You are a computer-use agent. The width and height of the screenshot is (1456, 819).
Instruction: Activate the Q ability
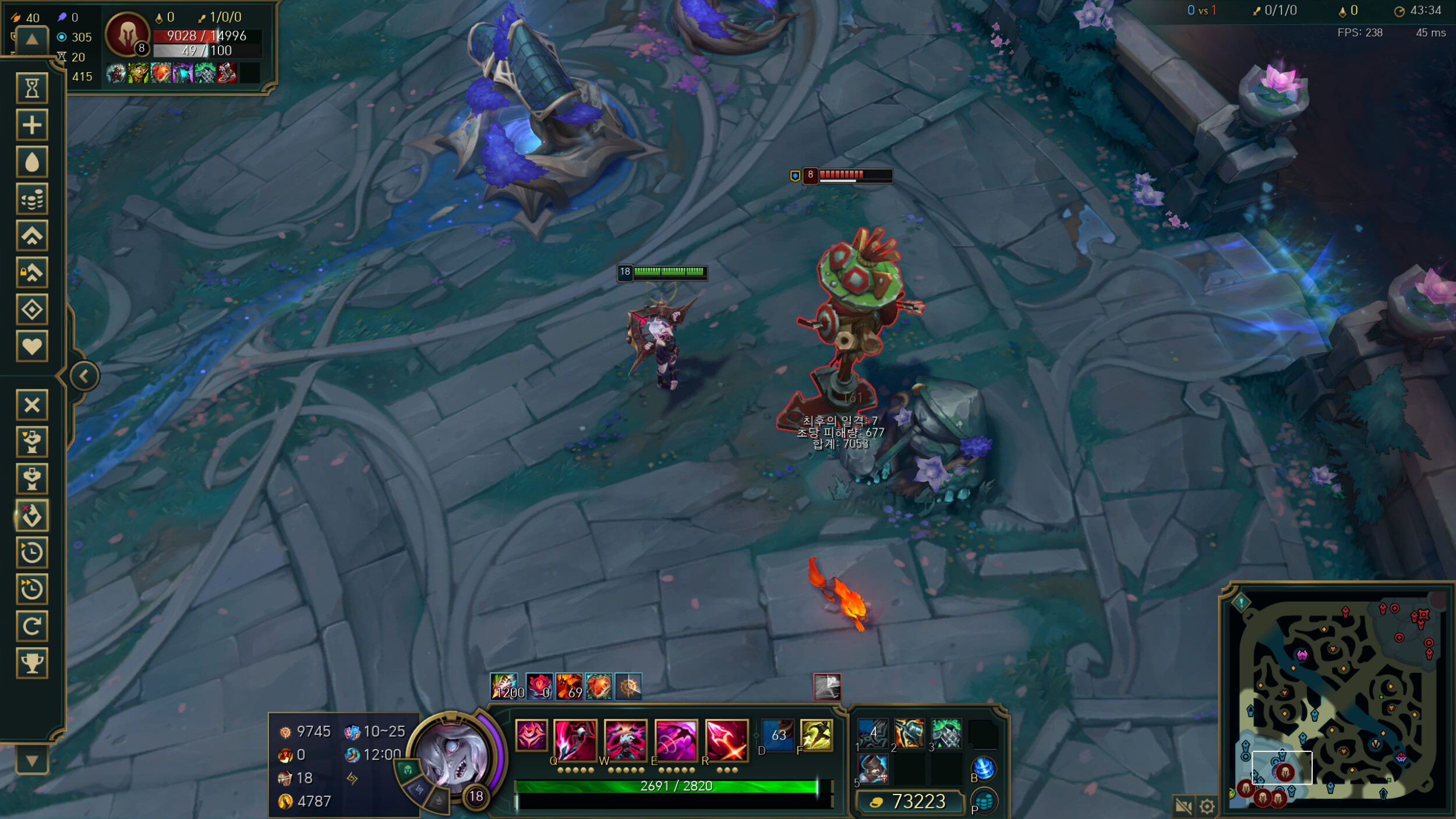[575, 740]
